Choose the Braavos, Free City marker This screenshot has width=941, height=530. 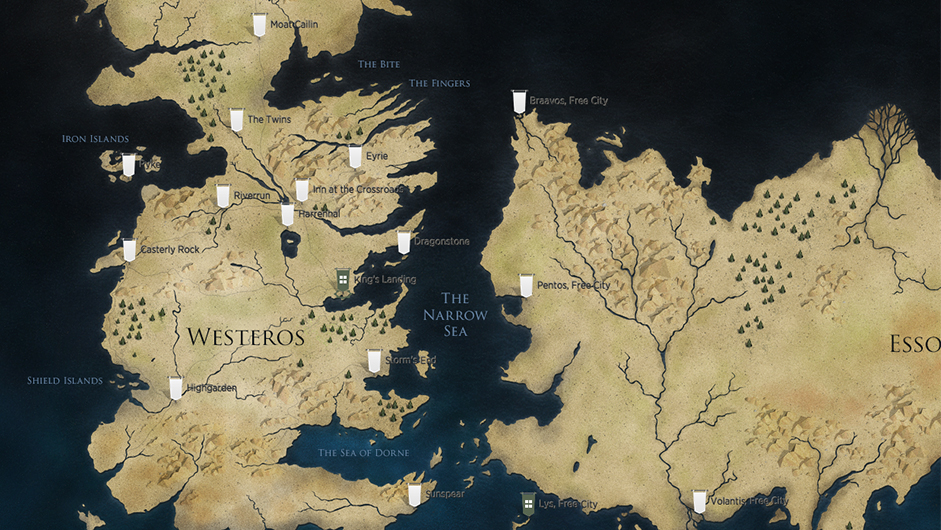coord(519,102)
